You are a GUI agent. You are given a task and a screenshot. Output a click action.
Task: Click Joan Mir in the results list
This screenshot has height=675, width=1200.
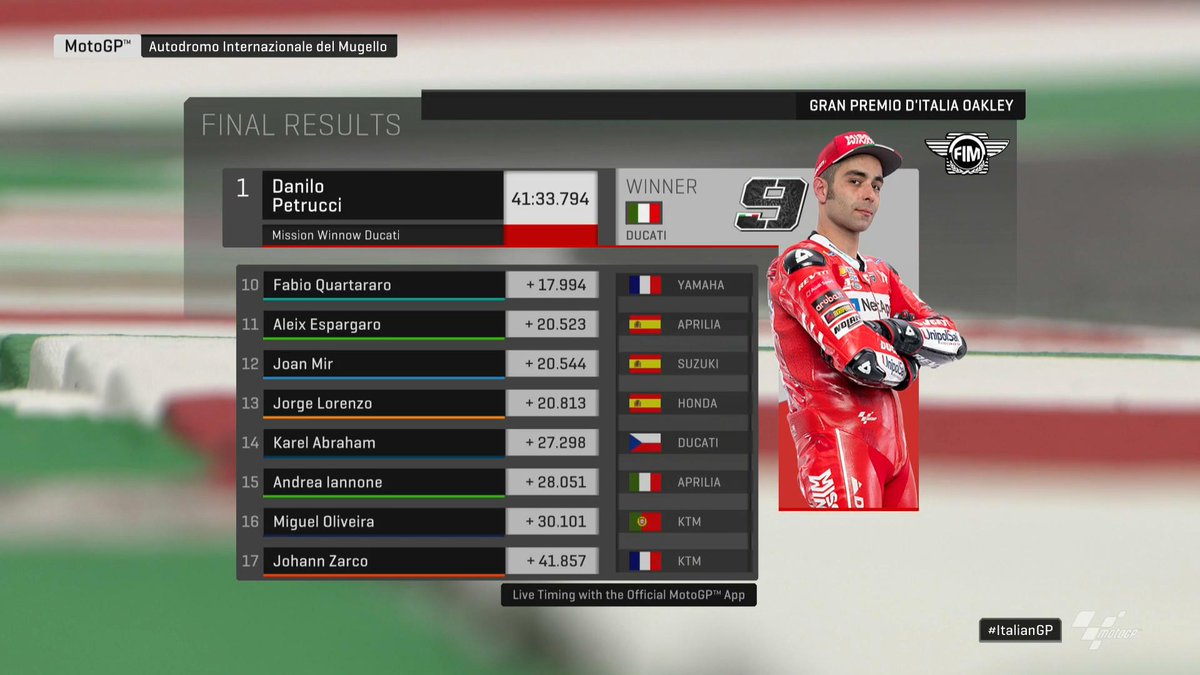coord(383,364)
